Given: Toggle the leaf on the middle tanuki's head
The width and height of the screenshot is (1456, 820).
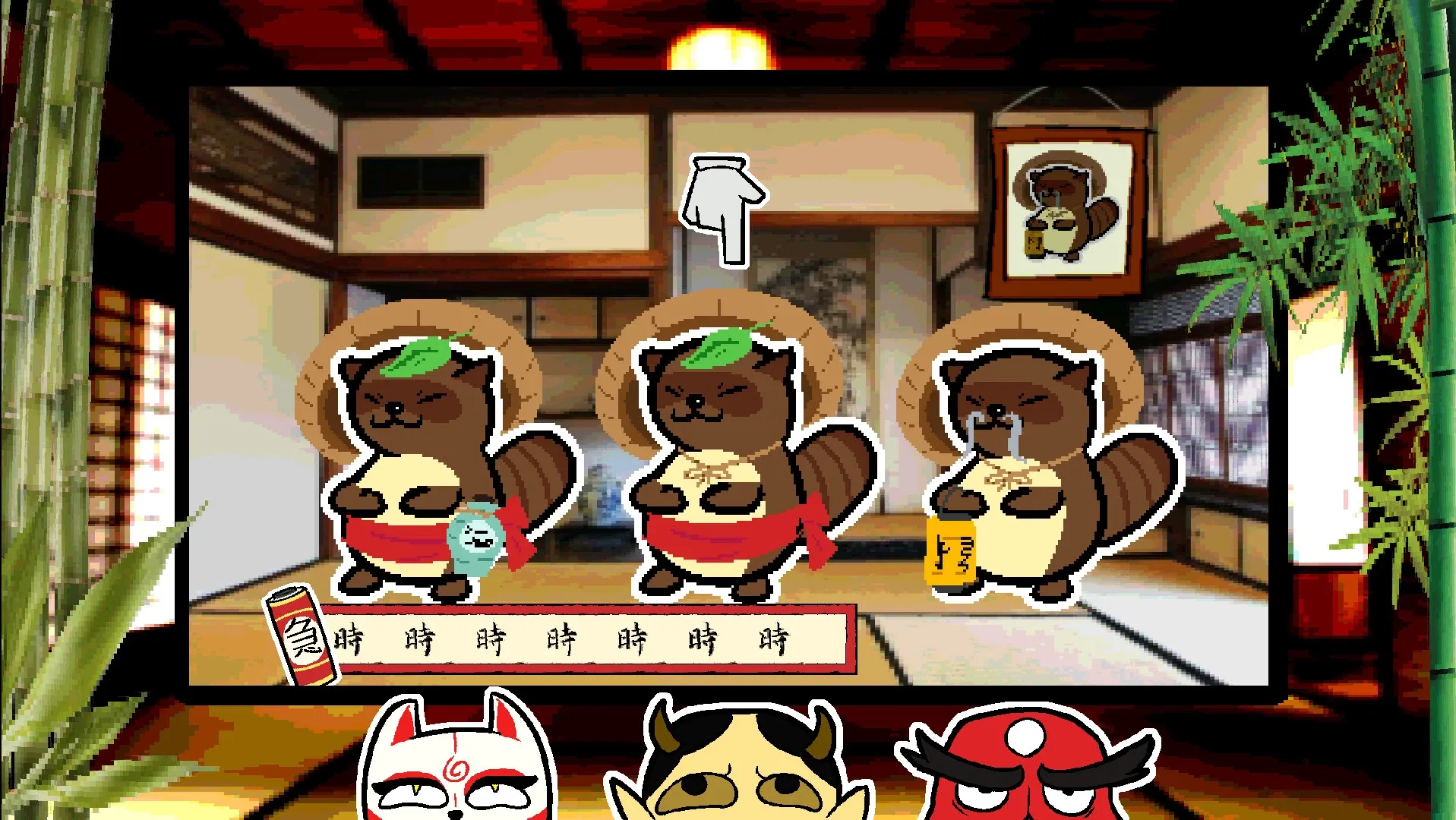Looking at the screenshot, I should tap(720, 348).
